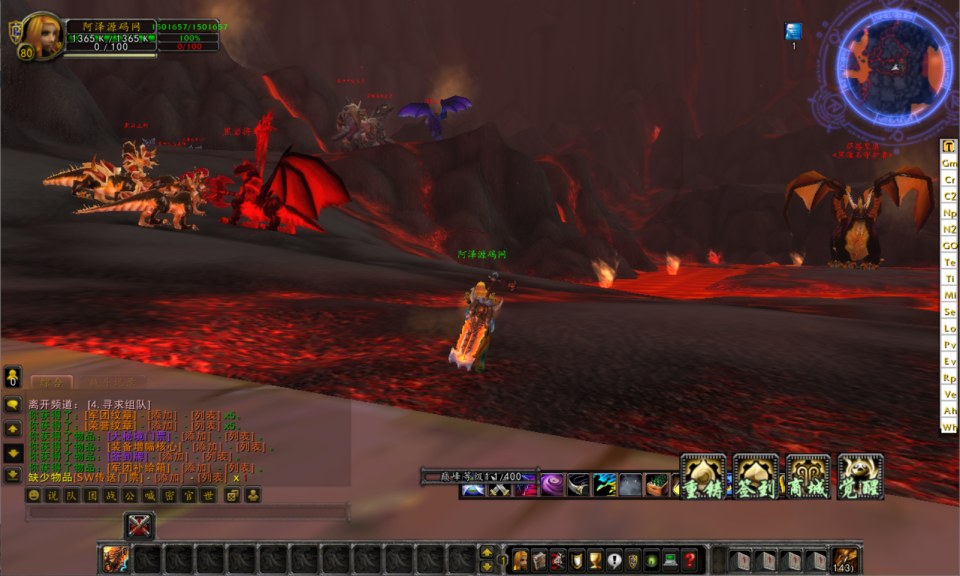Click the crossed-swords icon above the action bar
960x576 pixels.
139,525
